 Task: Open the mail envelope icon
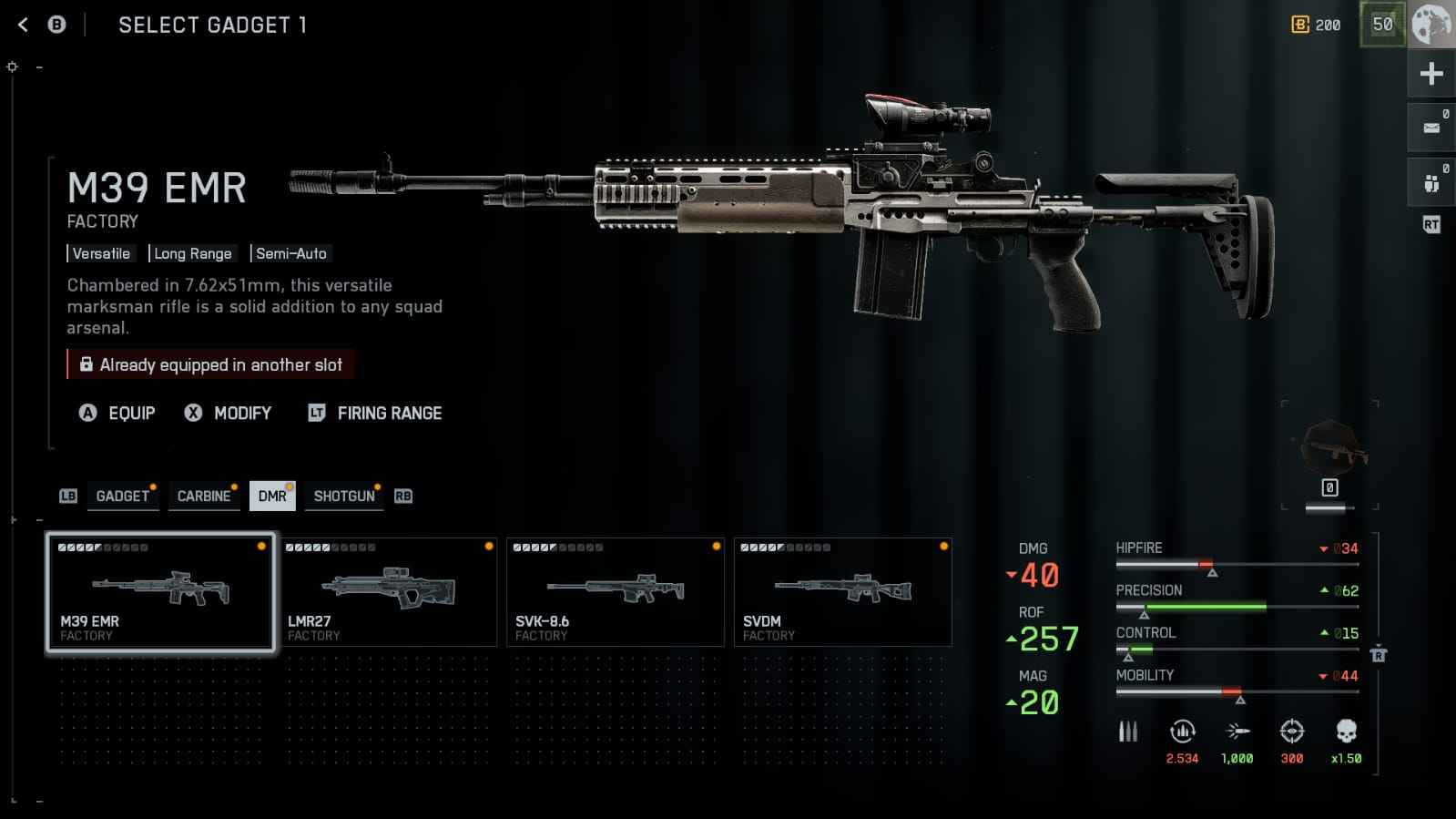click(x=1431, y=128)
